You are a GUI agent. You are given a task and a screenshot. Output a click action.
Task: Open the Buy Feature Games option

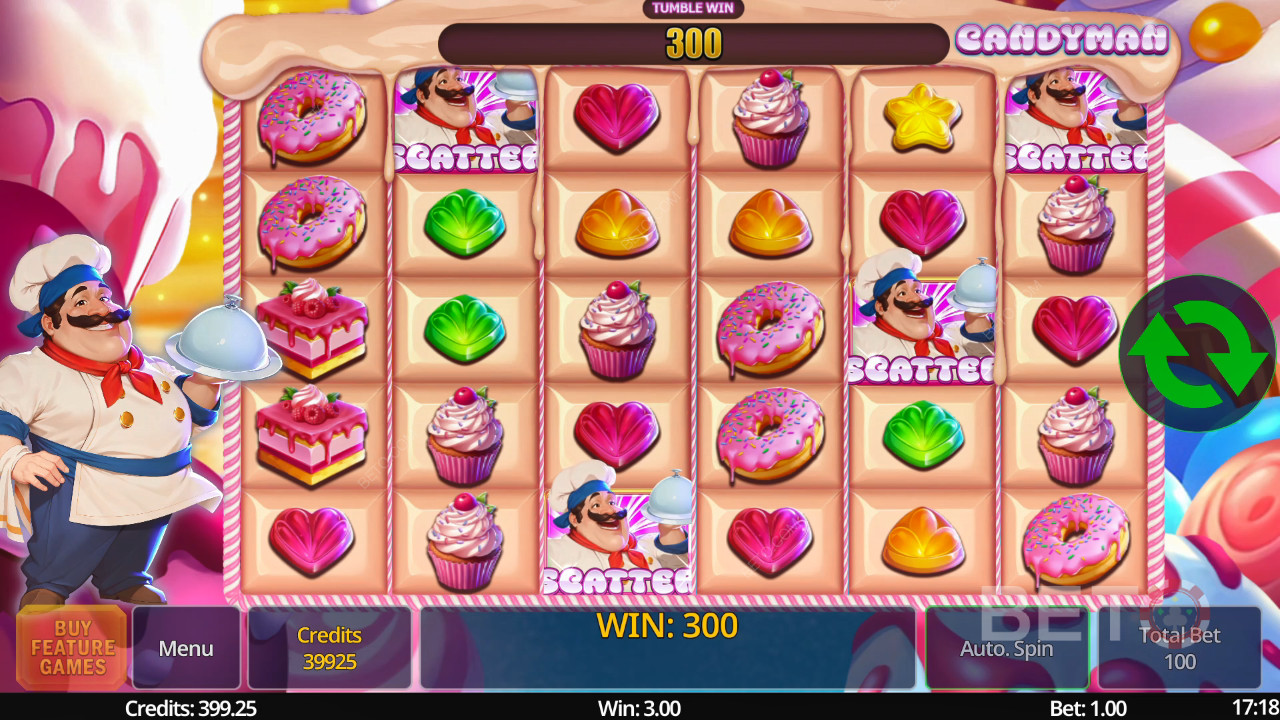pos(72,647)
